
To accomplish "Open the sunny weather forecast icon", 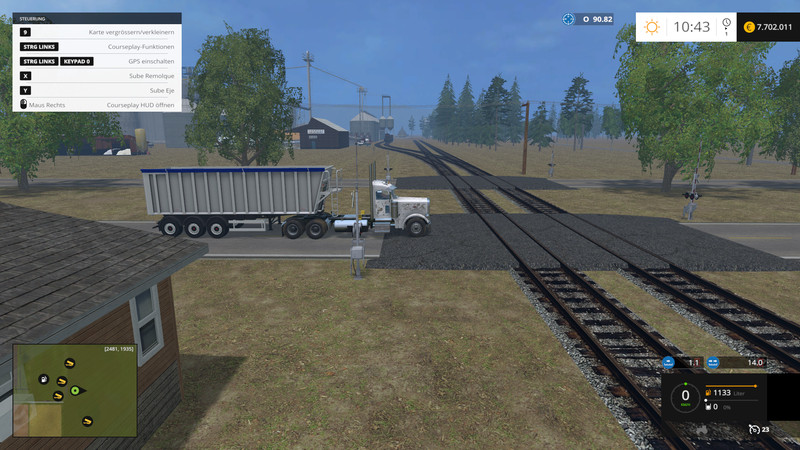I will (x=652, y=27).
